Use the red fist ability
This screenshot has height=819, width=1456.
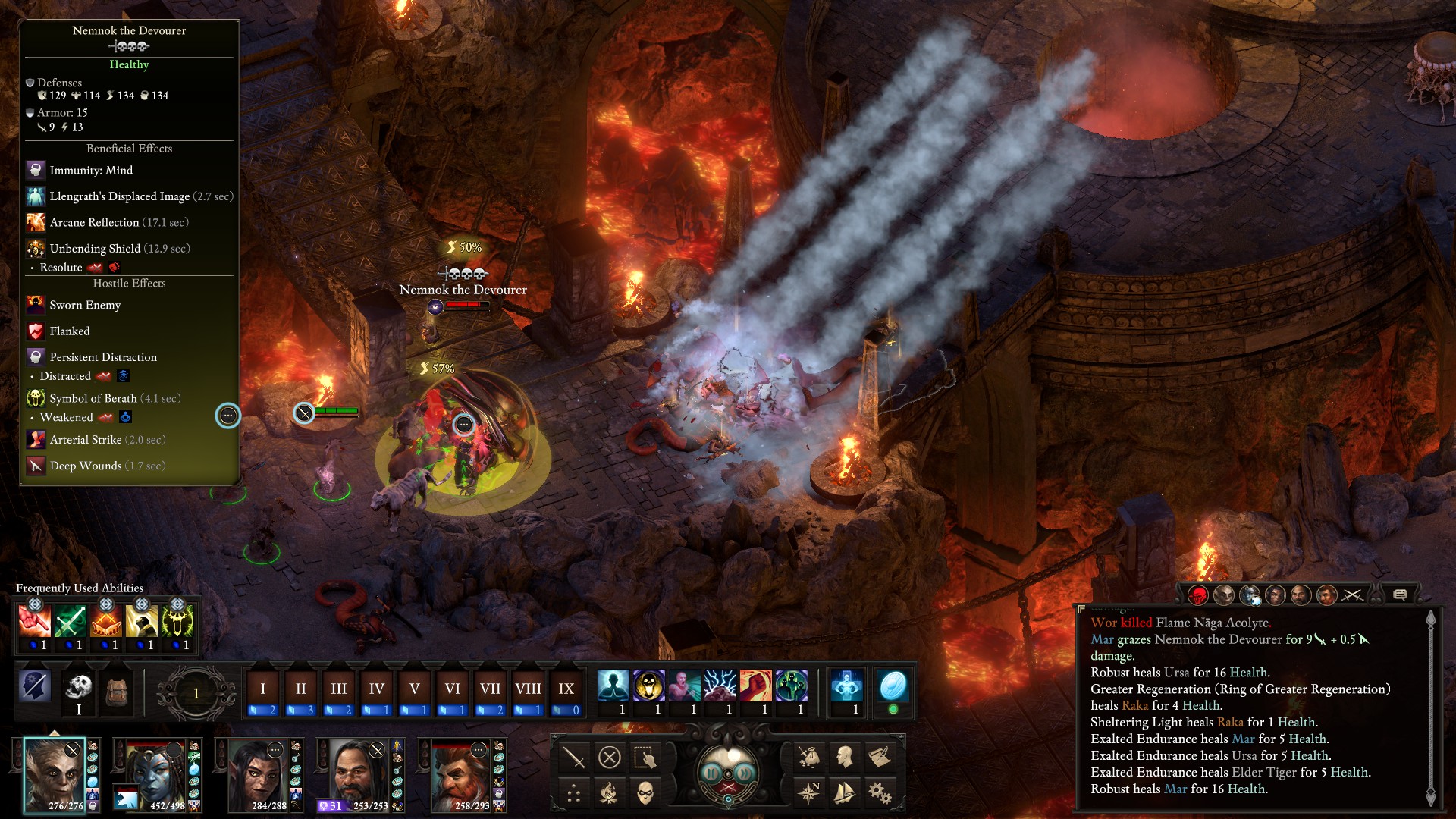tap(755, 686)
